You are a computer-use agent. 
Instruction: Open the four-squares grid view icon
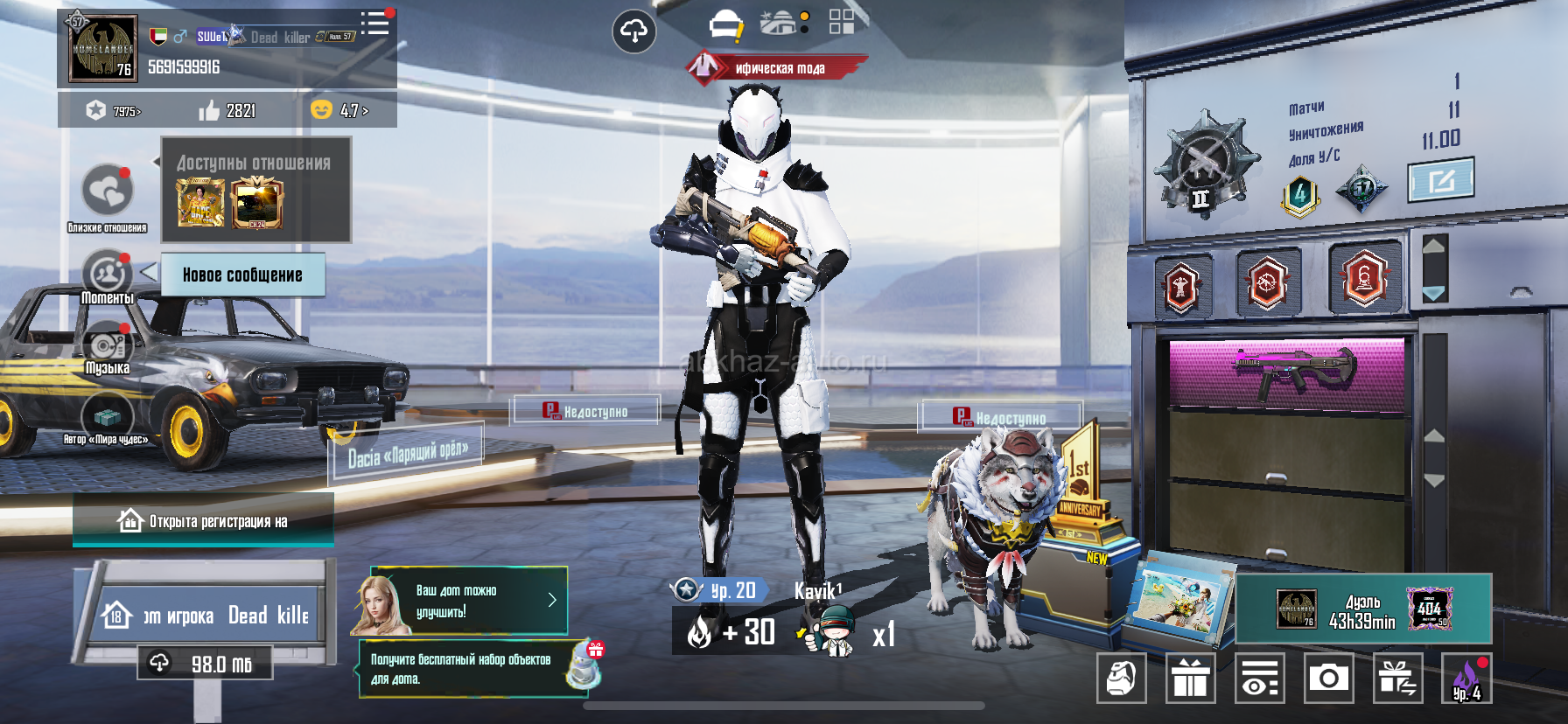click(x=841, y=23)
